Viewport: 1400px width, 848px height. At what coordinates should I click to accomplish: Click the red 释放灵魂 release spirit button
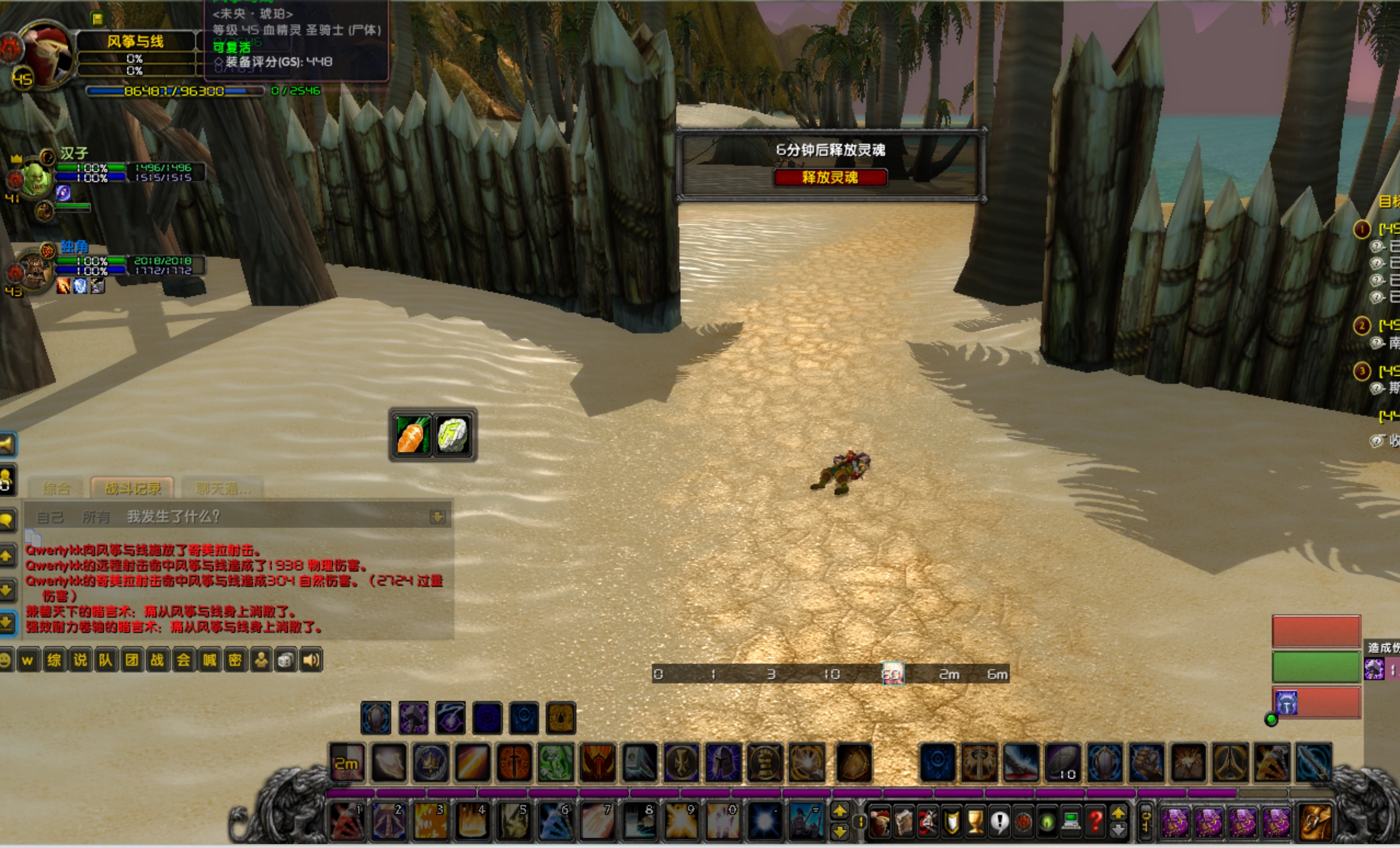coord(830,178)
